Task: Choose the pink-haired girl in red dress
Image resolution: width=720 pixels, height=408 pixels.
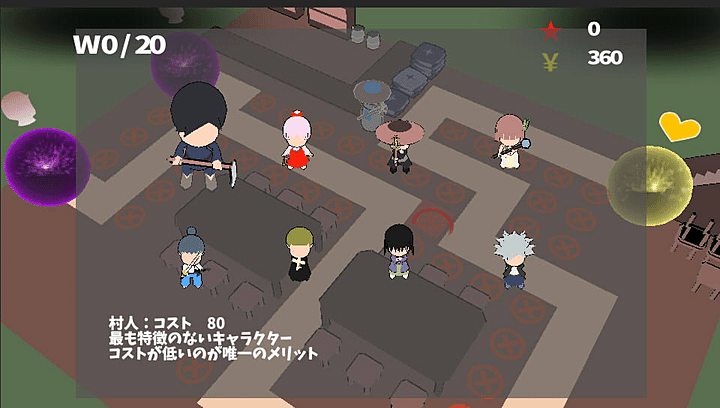Action: click(x=297, y=142)
